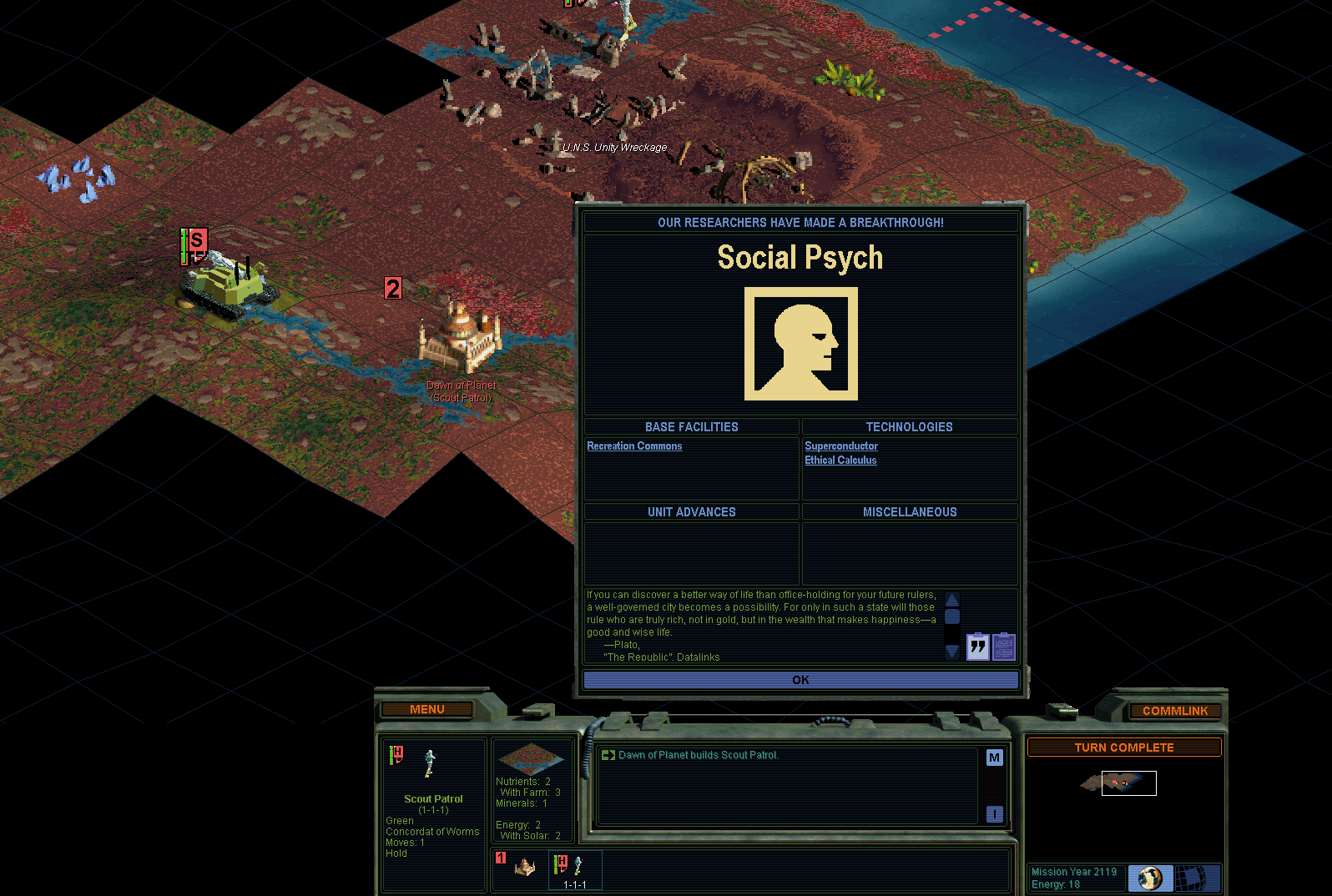Switch to the text document clipboard icon

[x=1004, y=647]
